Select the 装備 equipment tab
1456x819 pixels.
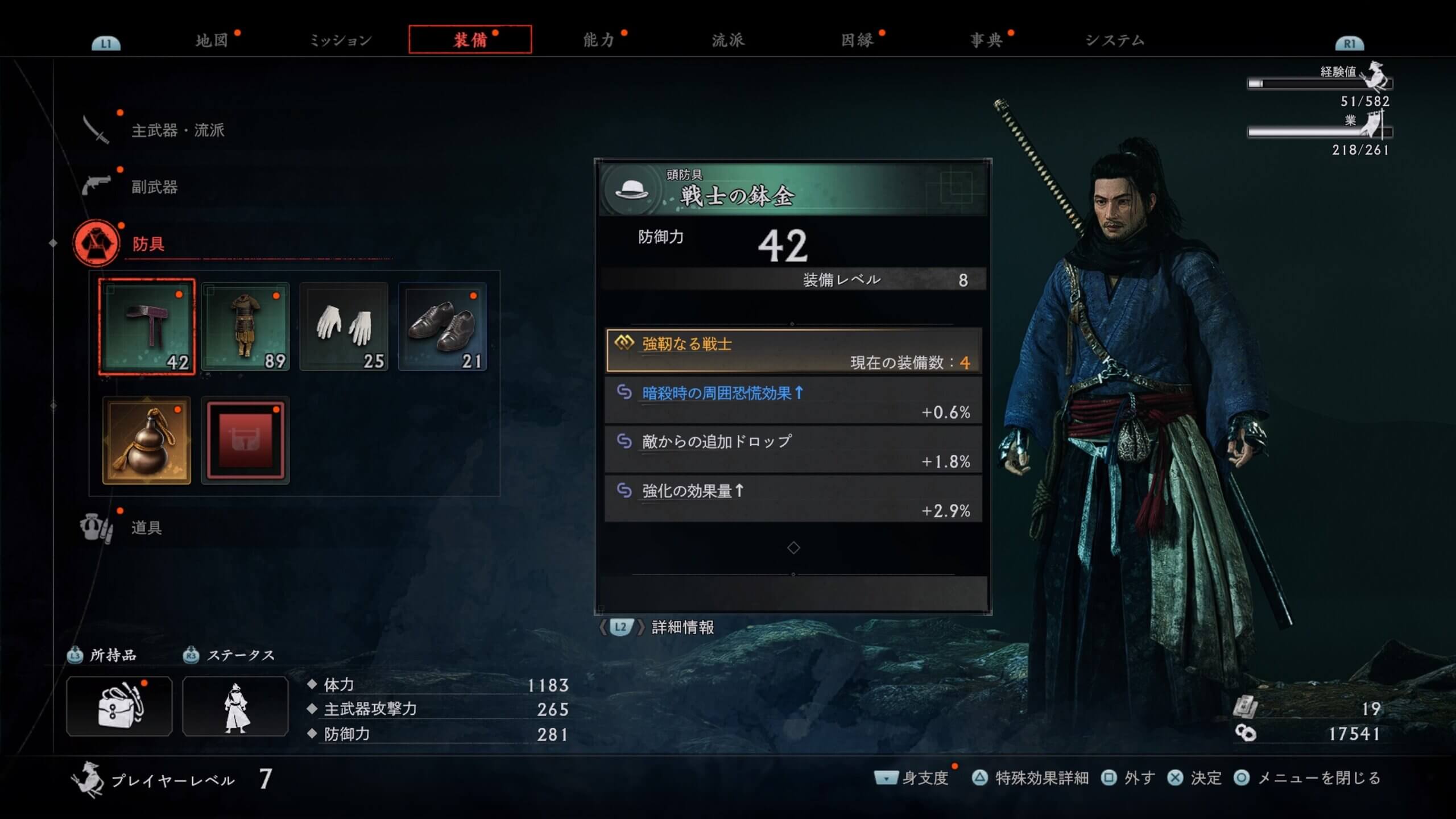click(470, 40)
